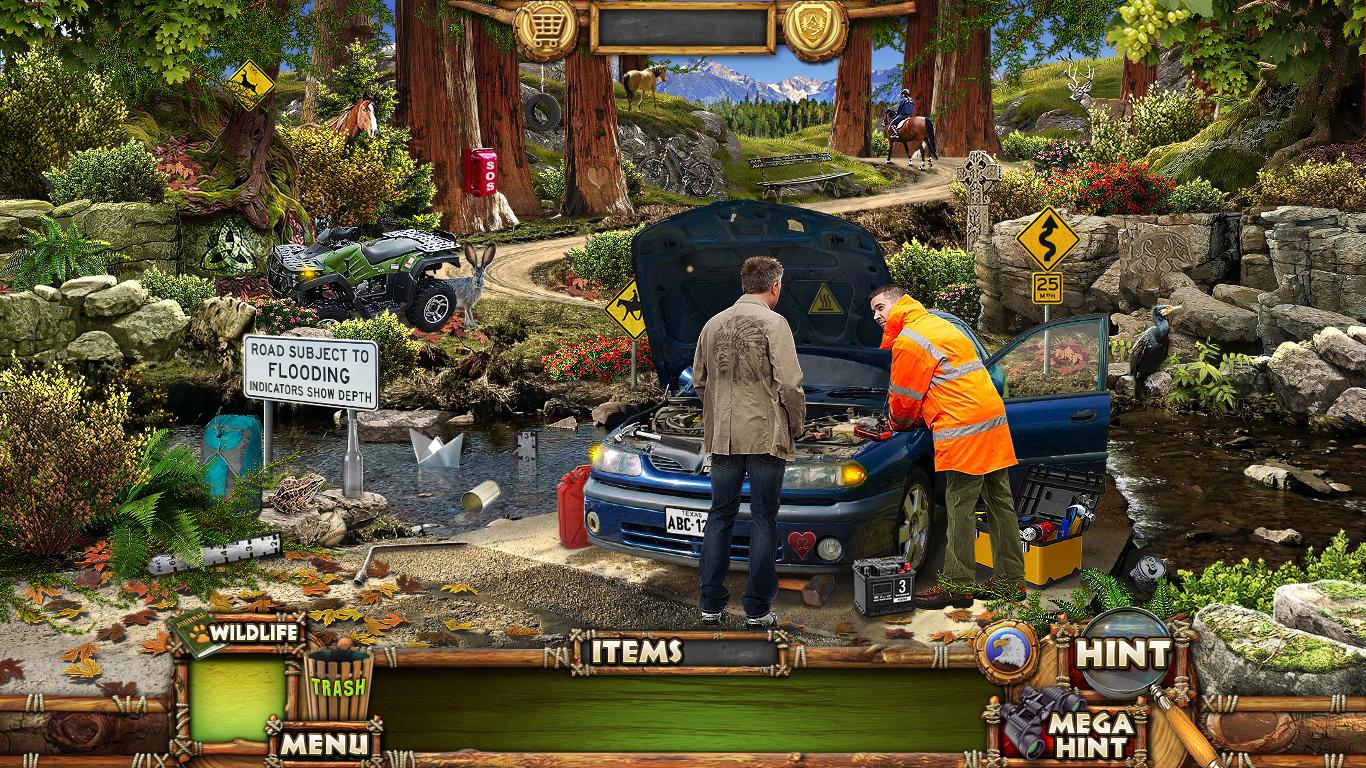Open the shopping cart store
The width and height of the screenshot is (1366, 768).
(545, 30)
